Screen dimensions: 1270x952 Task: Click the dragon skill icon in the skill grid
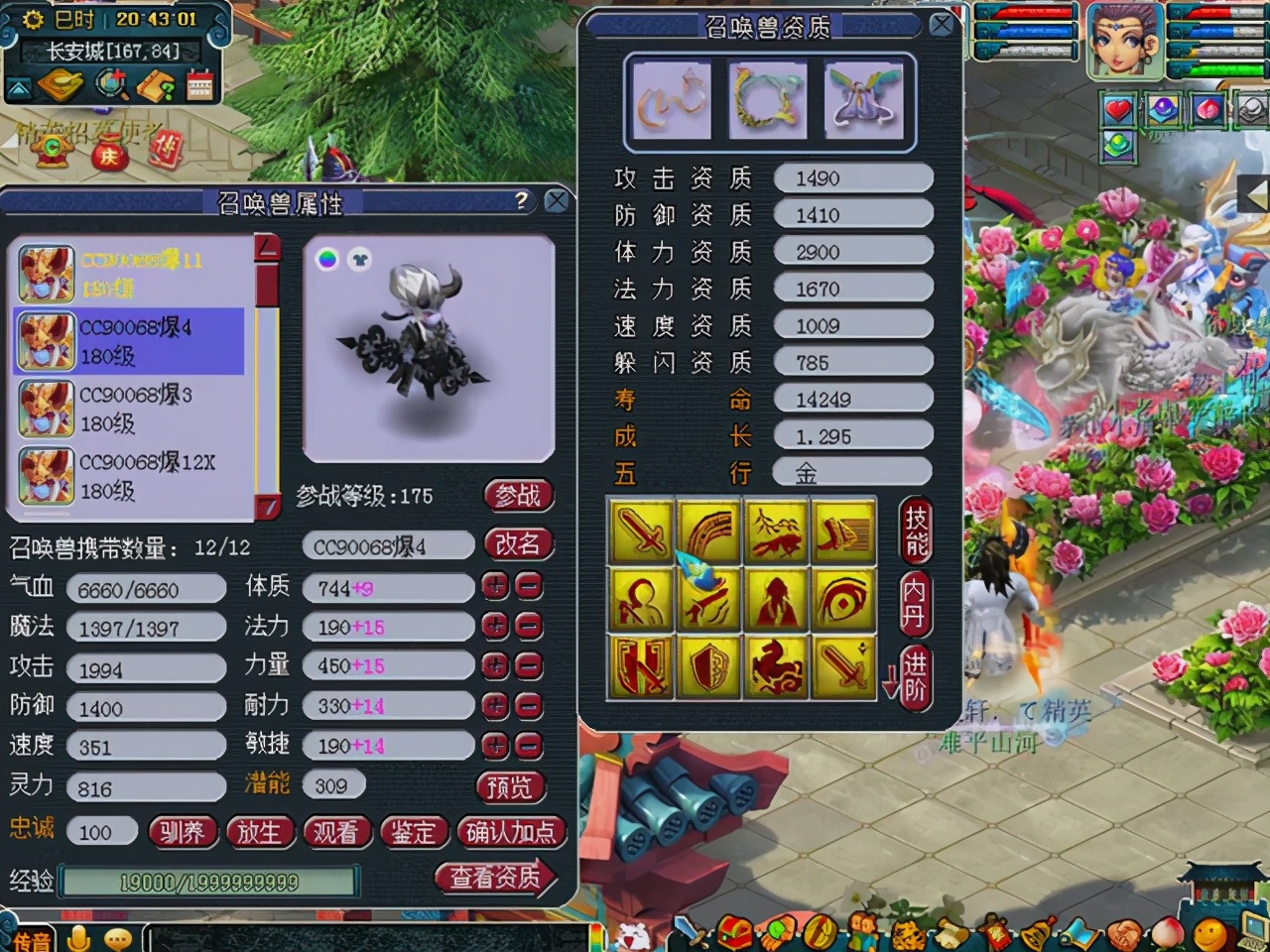(x=775, y=667)
